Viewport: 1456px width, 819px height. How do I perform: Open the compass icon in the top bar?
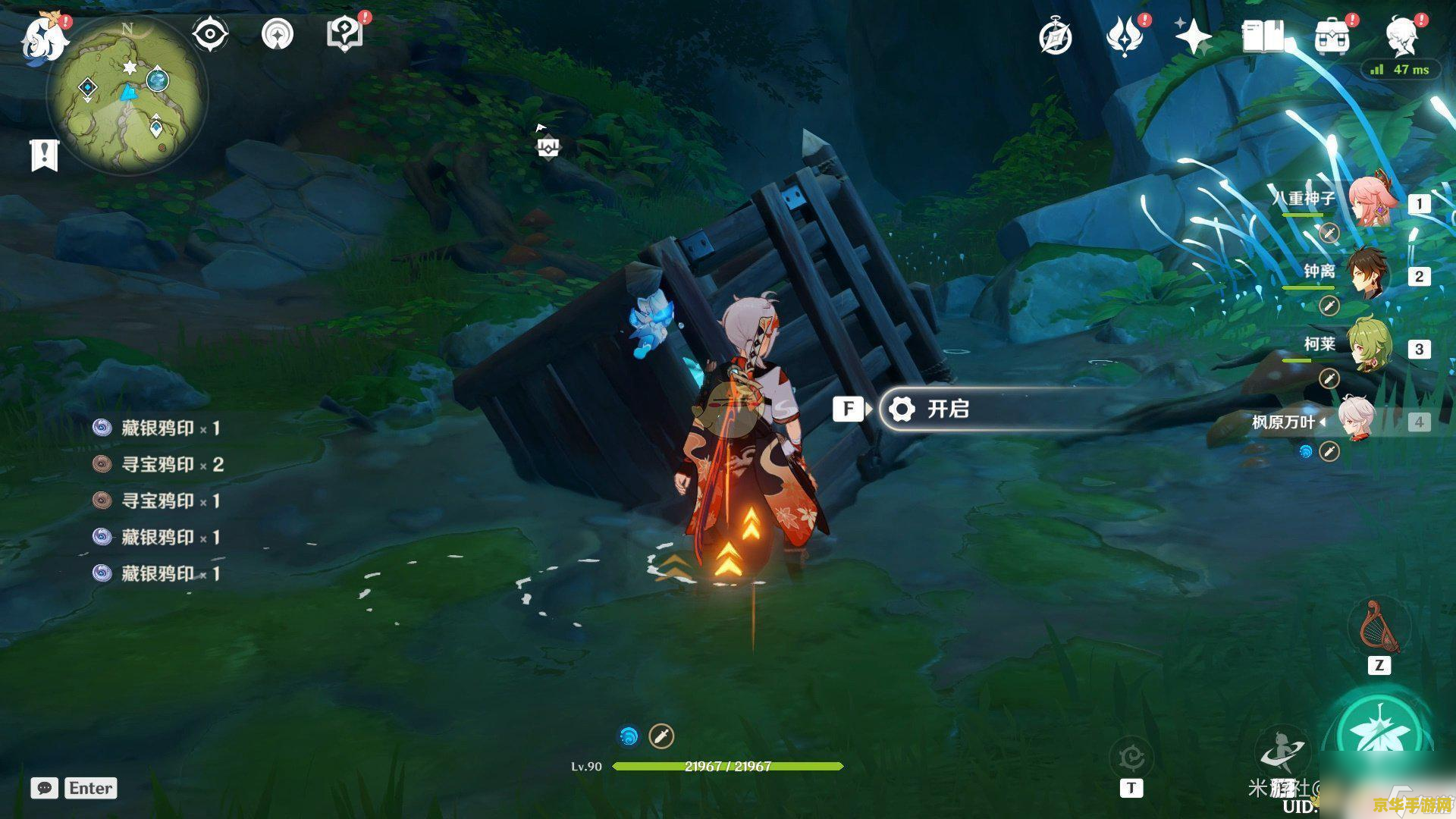point(1056,37)
